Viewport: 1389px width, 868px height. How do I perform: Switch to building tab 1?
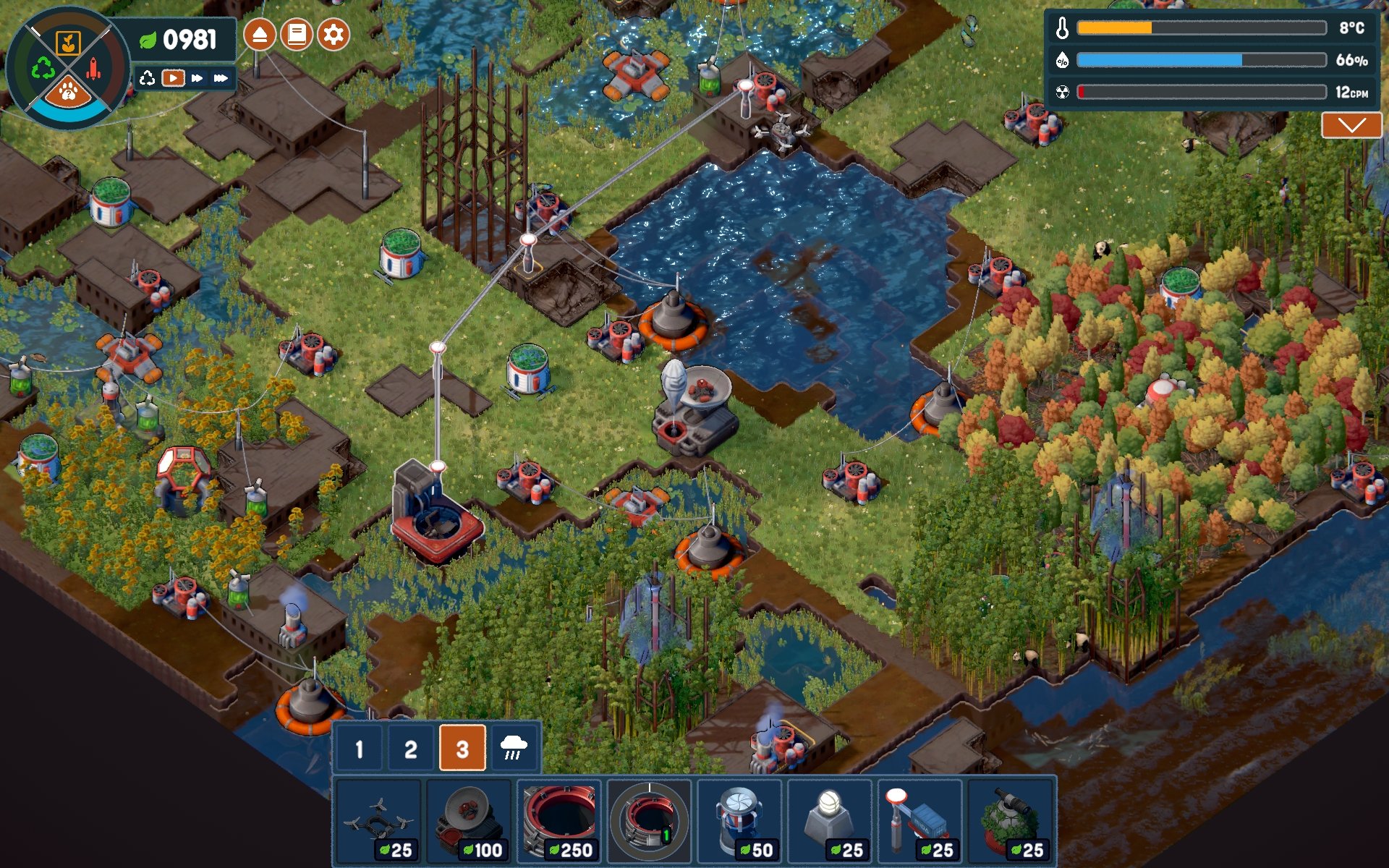pos(360,749)
